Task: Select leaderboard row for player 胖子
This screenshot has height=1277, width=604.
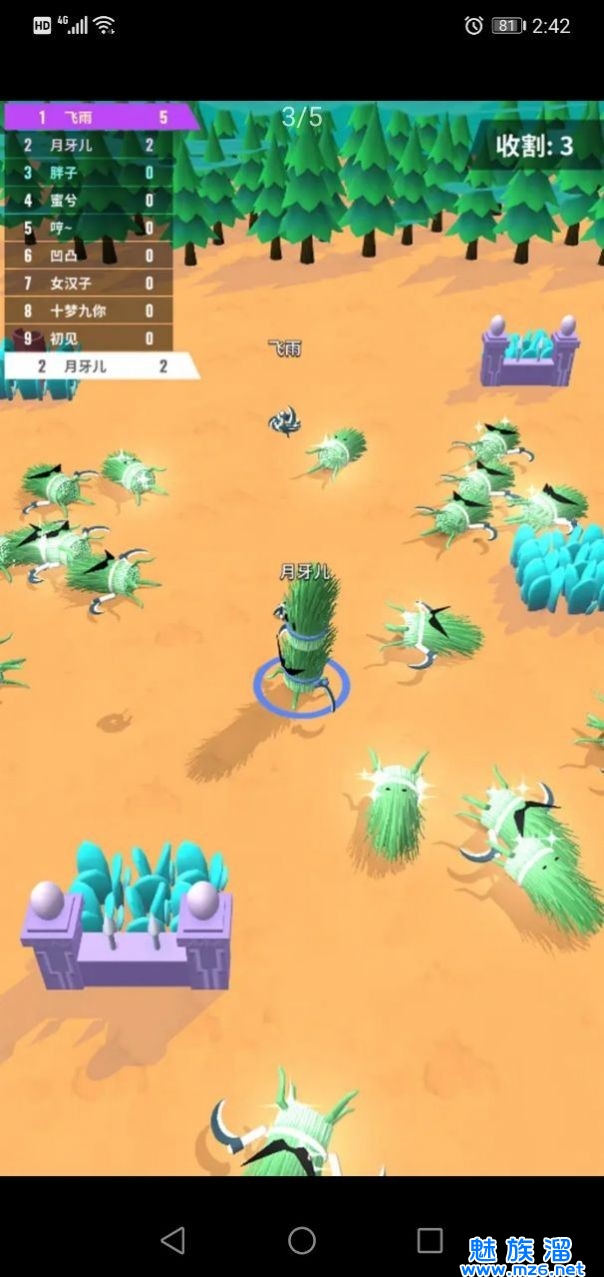Action: coord(88,173)
